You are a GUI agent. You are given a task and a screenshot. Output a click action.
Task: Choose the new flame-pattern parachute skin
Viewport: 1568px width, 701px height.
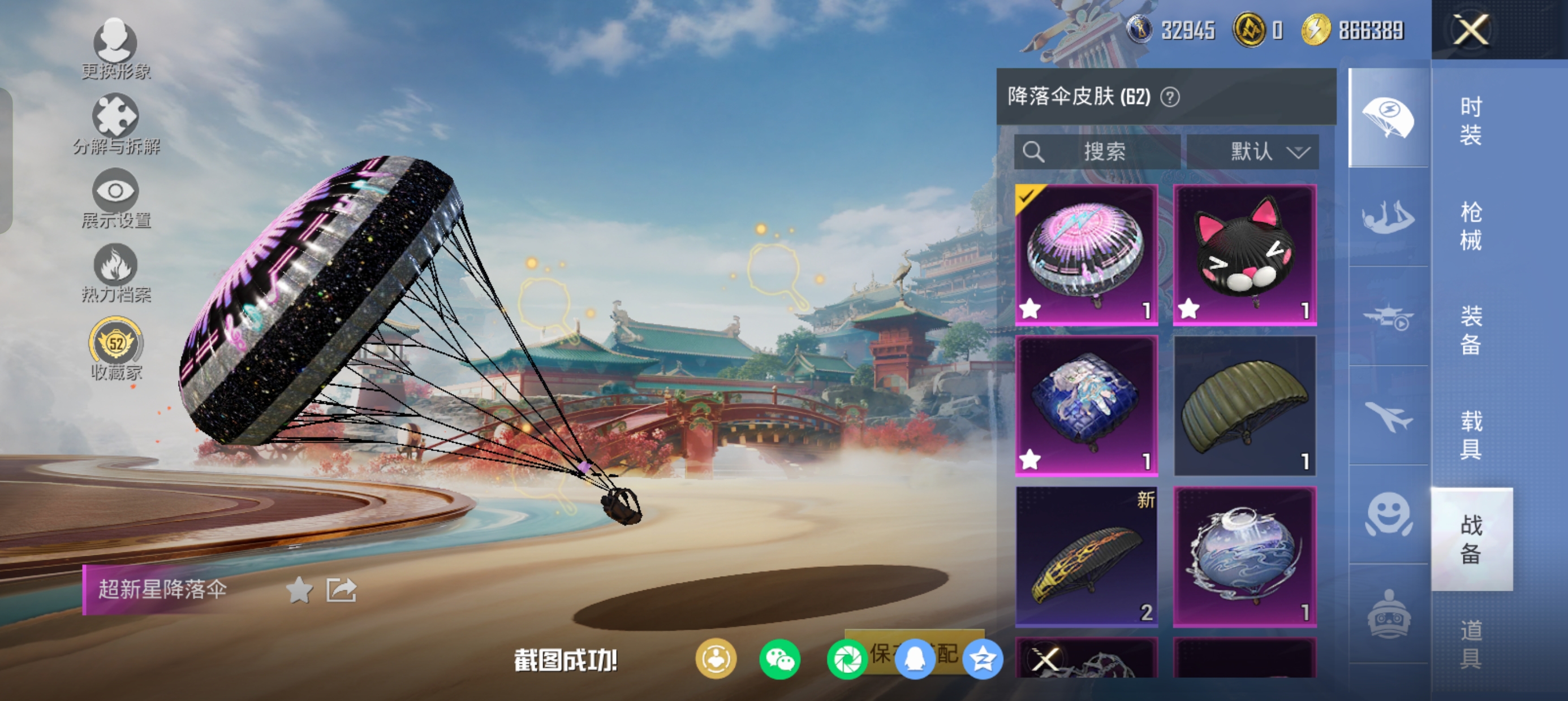pos(1087,556)
